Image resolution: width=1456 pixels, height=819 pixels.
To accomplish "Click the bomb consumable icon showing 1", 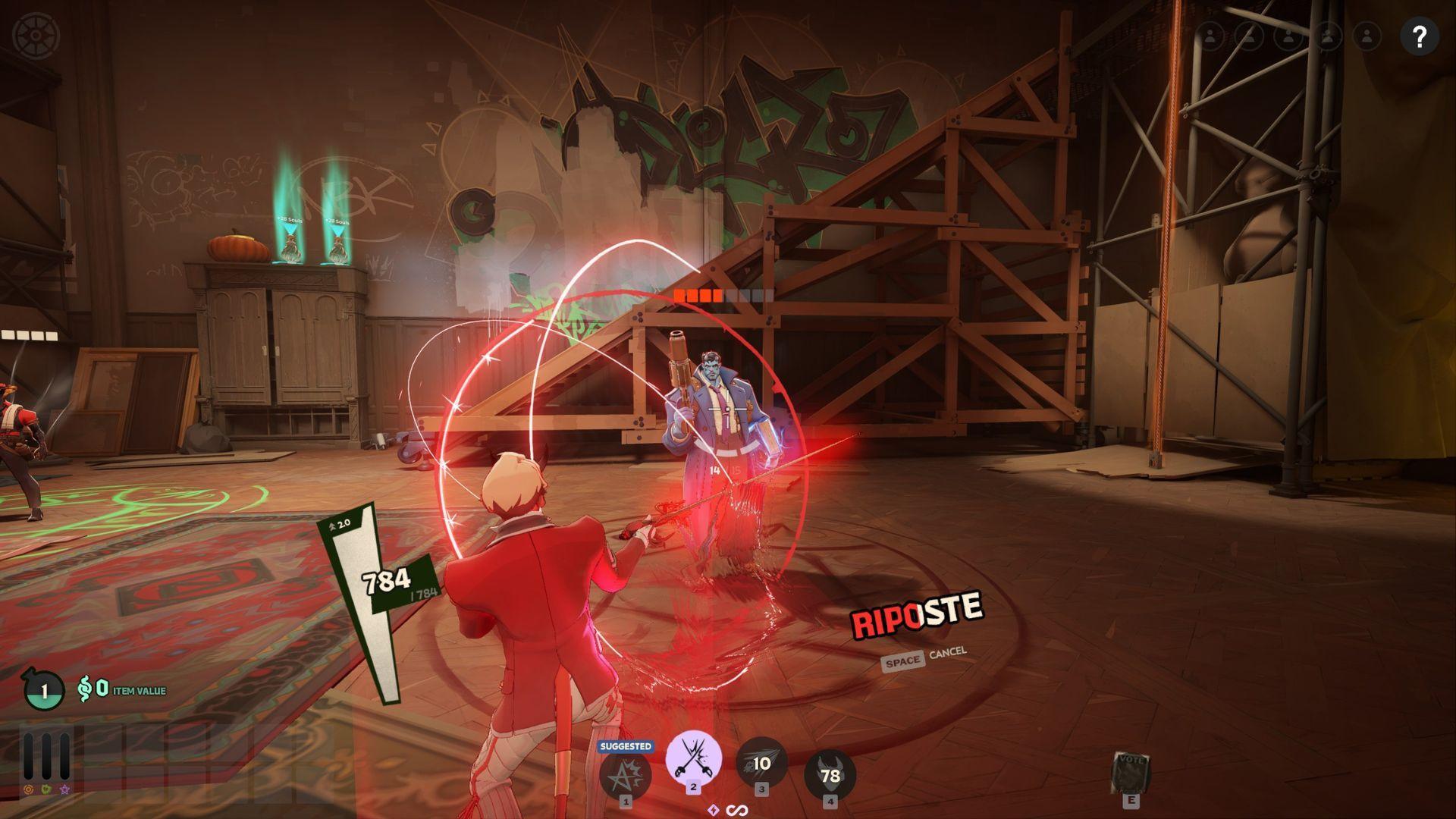I will coord(44,689).
